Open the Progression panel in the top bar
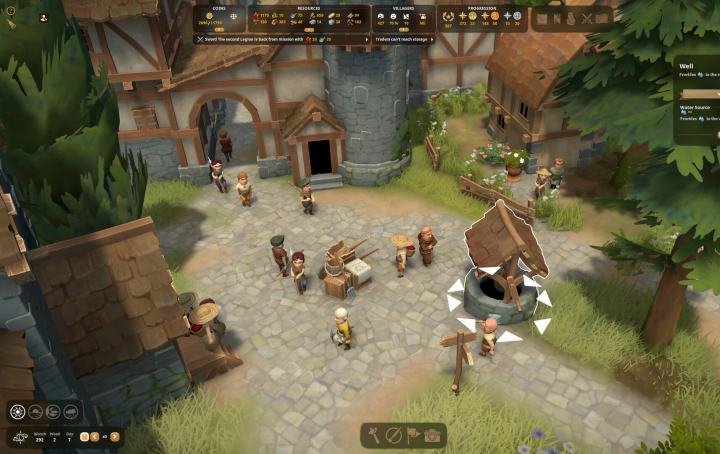The width and height of the screenshot is (720, 454). pyautogui.click(x=481, y=18)
